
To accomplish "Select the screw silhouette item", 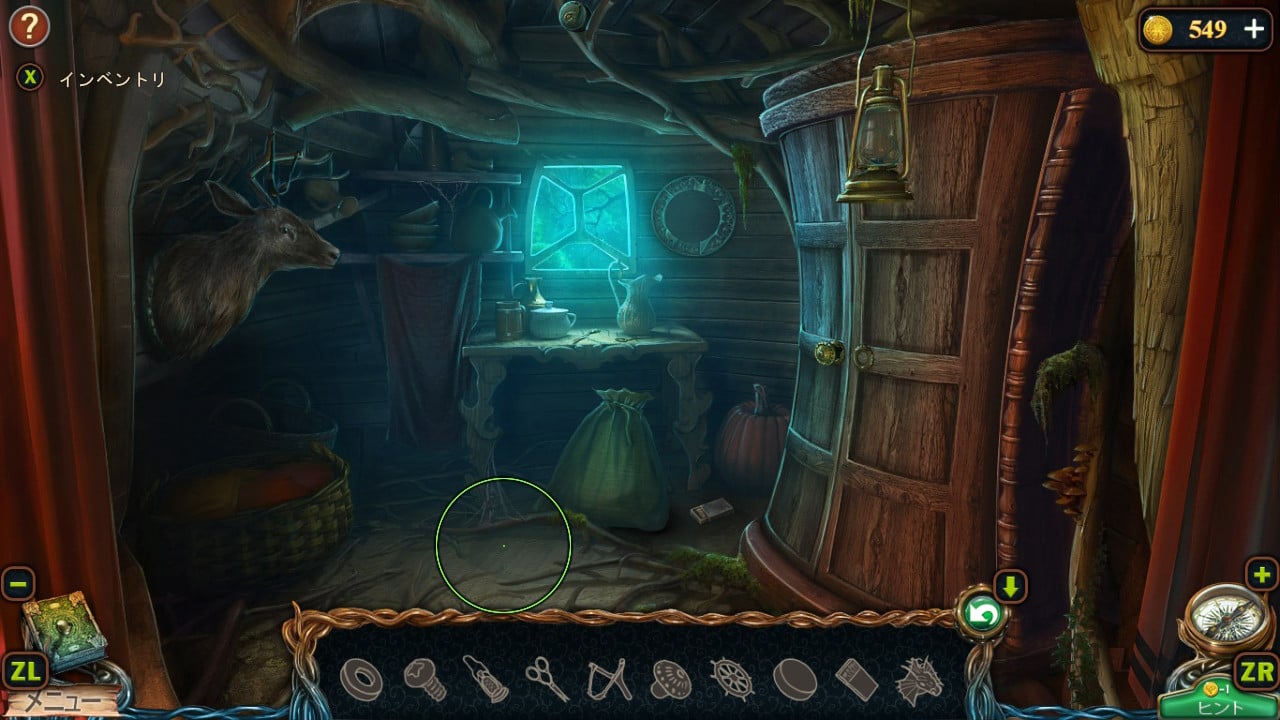I will pos(424,680).
